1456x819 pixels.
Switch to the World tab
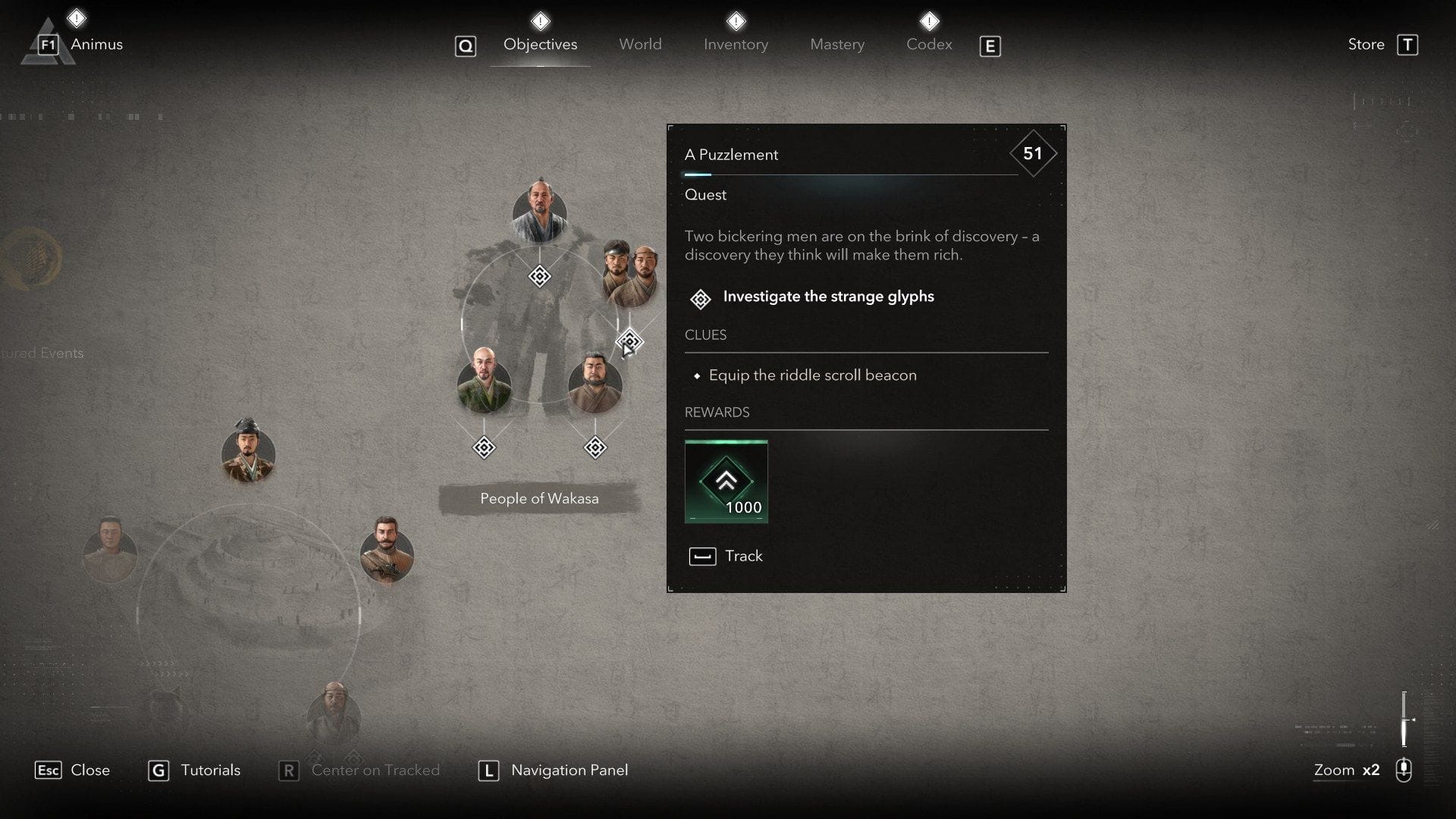coord(640,44)
